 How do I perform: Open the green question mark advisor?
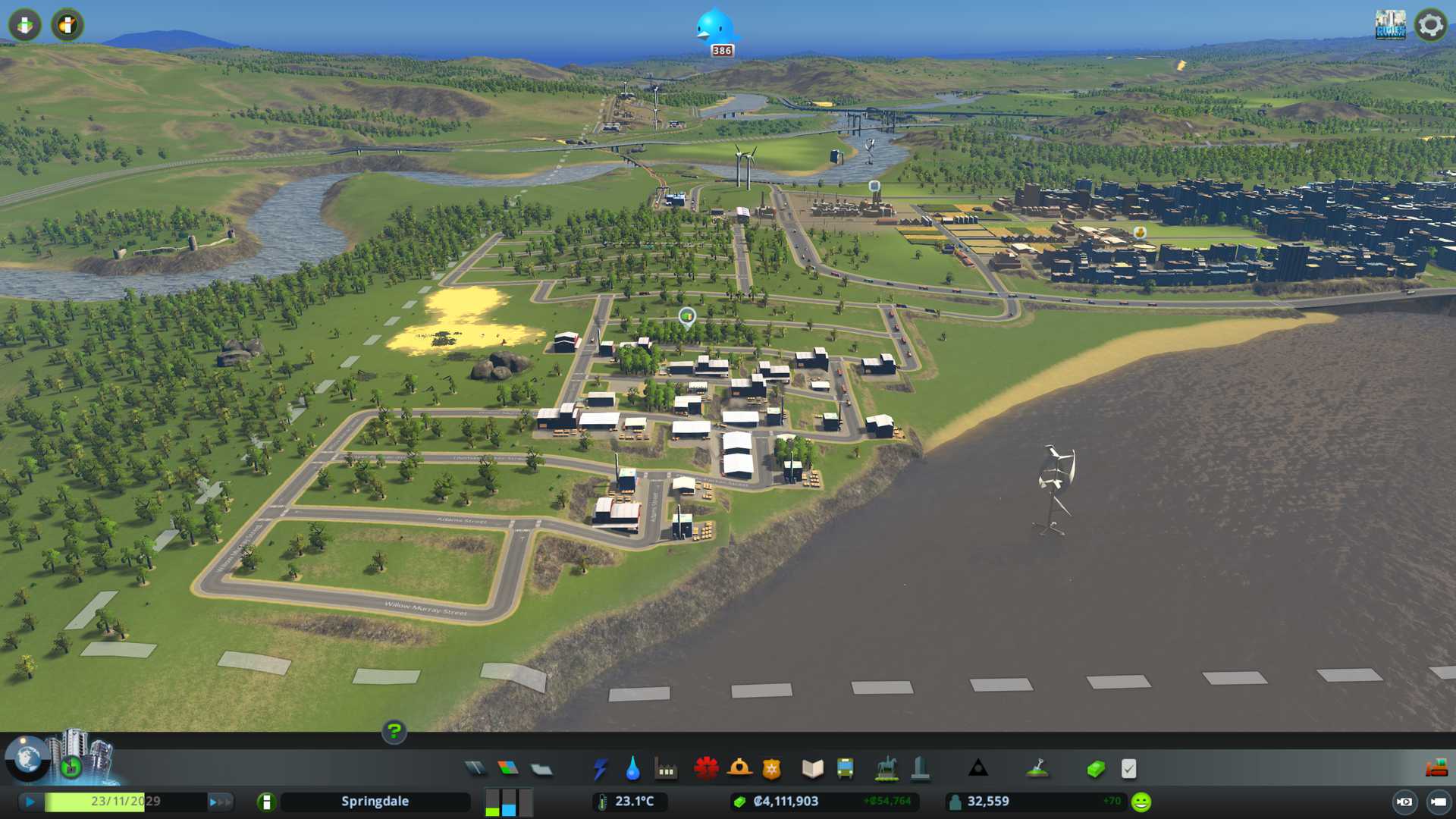(x=394, y=731)
